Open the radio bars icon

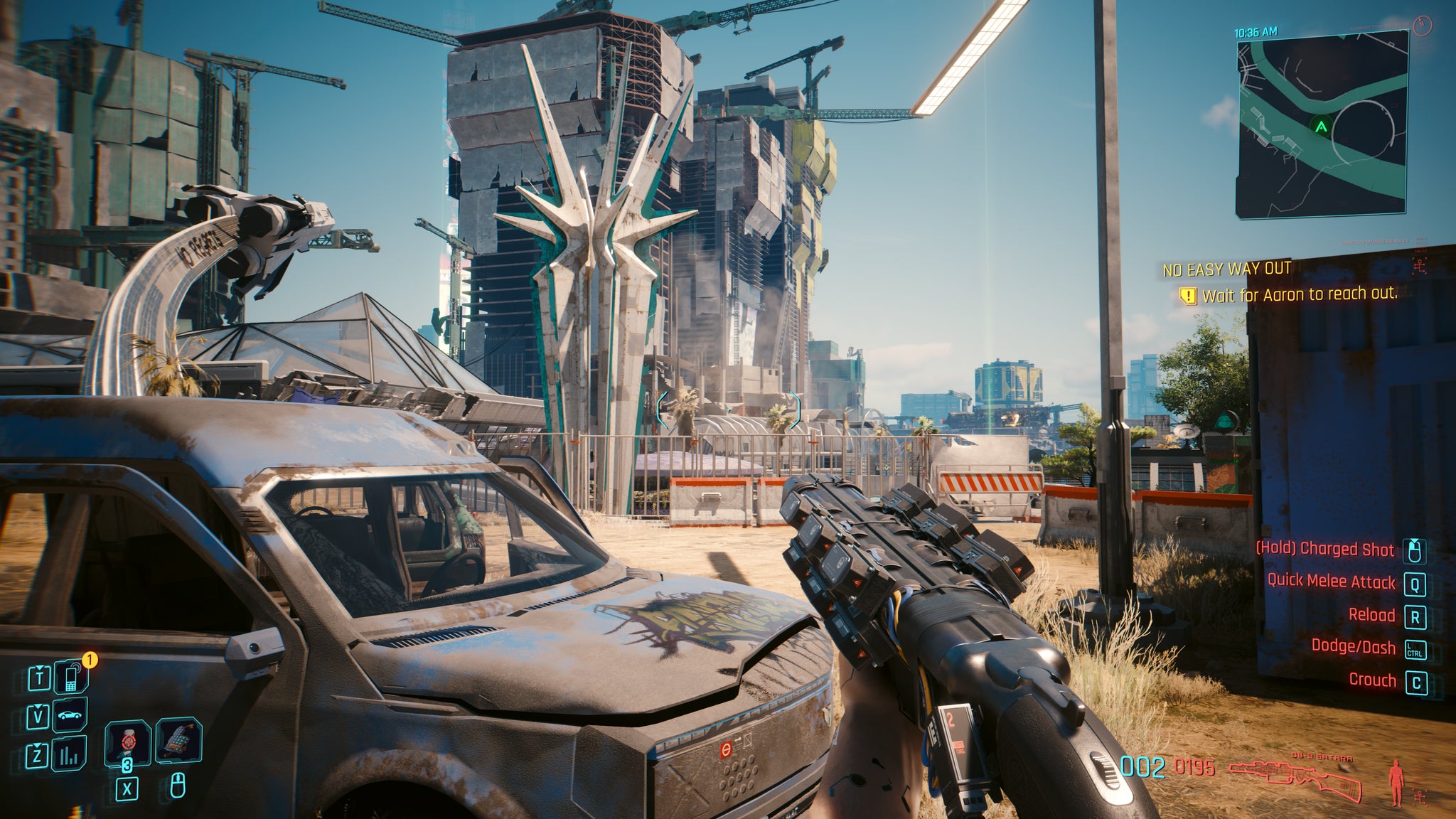[70, 754]
